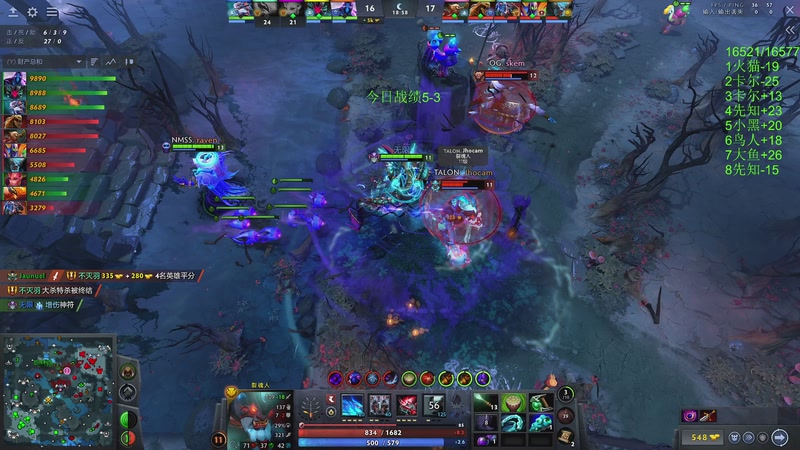This screenshot has width=800, height=450.
Task: Open the hamburger menu at top-left
Action: (52, 12)
